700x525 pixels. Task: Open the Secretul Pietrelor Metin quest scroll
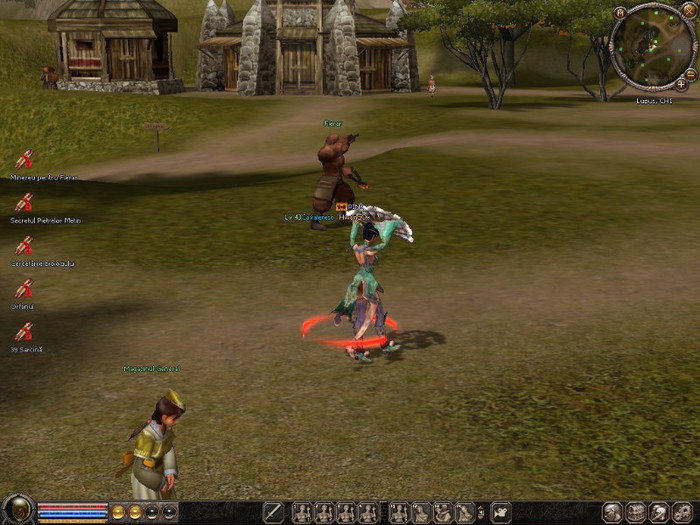[24, 202]
